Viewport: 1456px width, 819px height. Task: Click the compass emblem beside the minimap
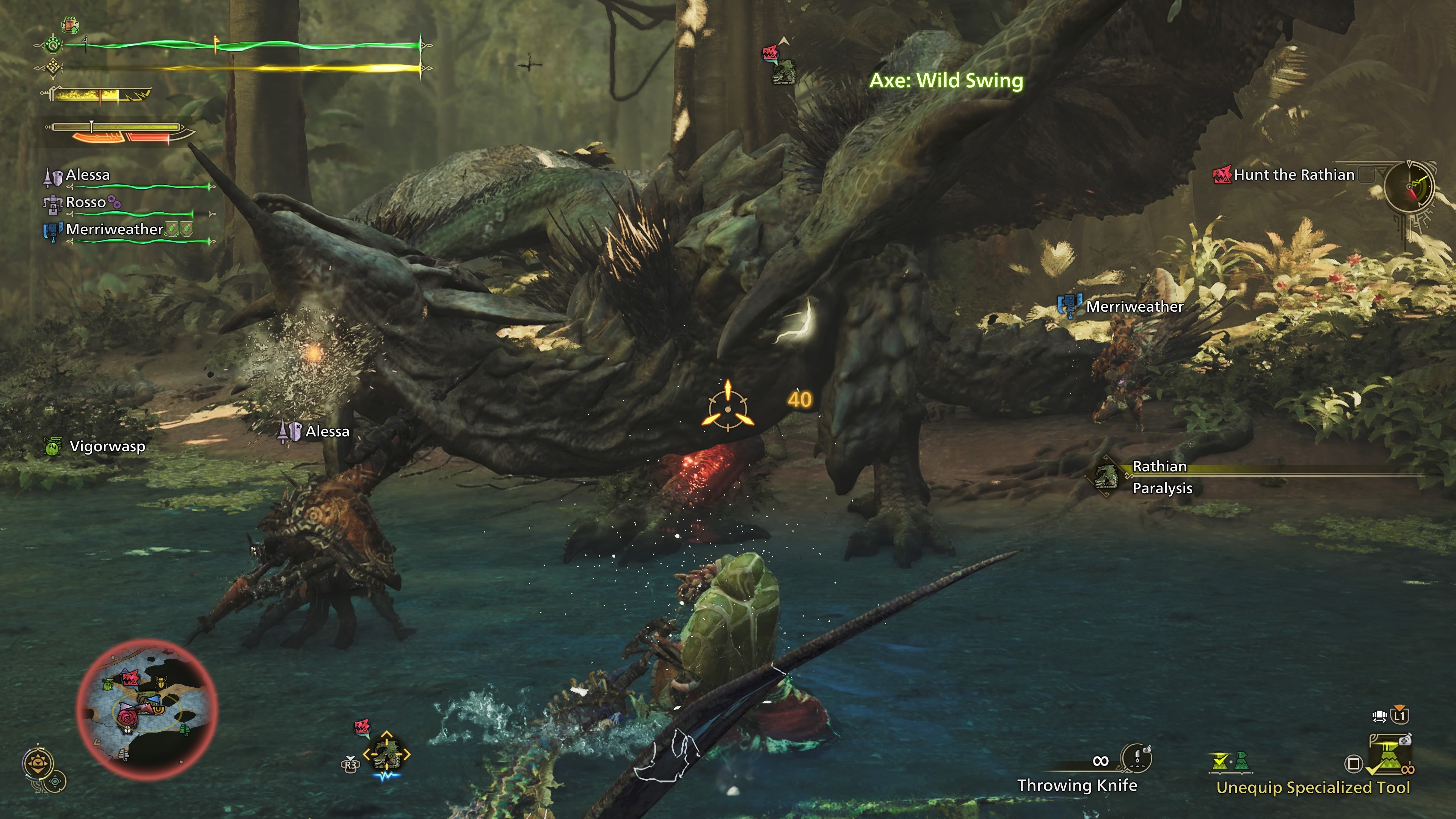[x=38, y=764]
